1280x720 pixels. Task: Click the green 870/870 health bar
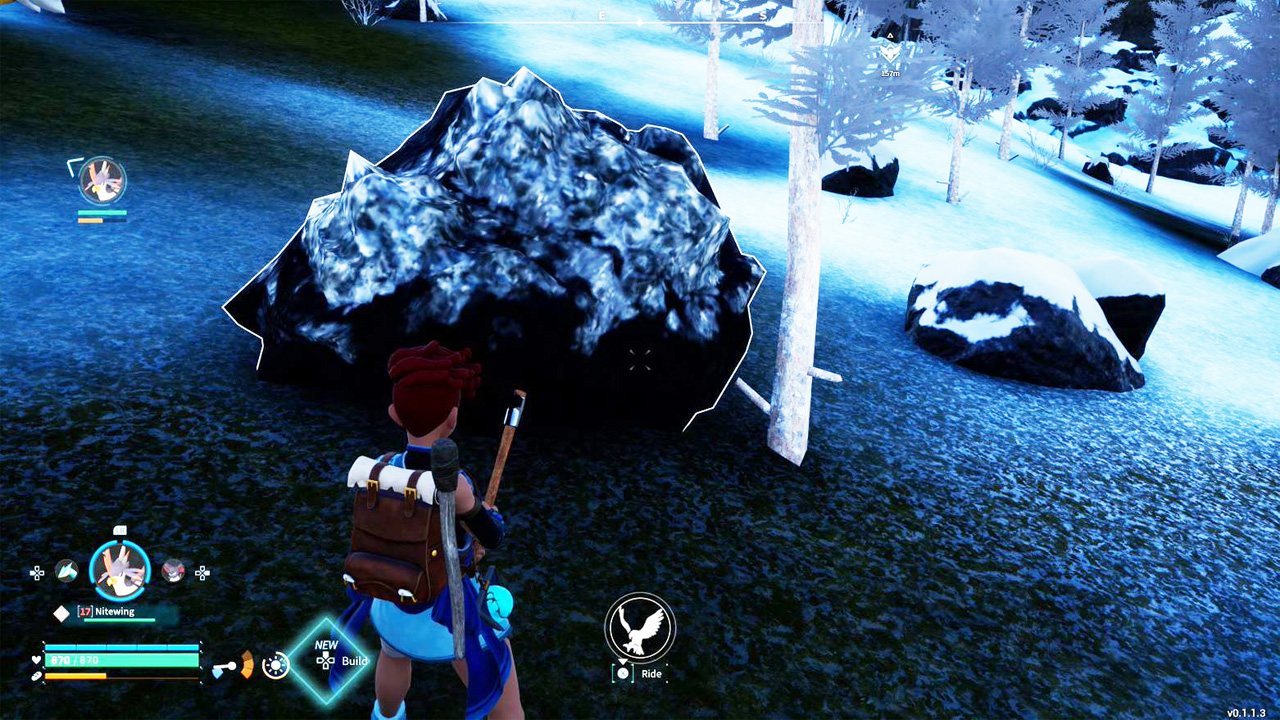[122, 659]
